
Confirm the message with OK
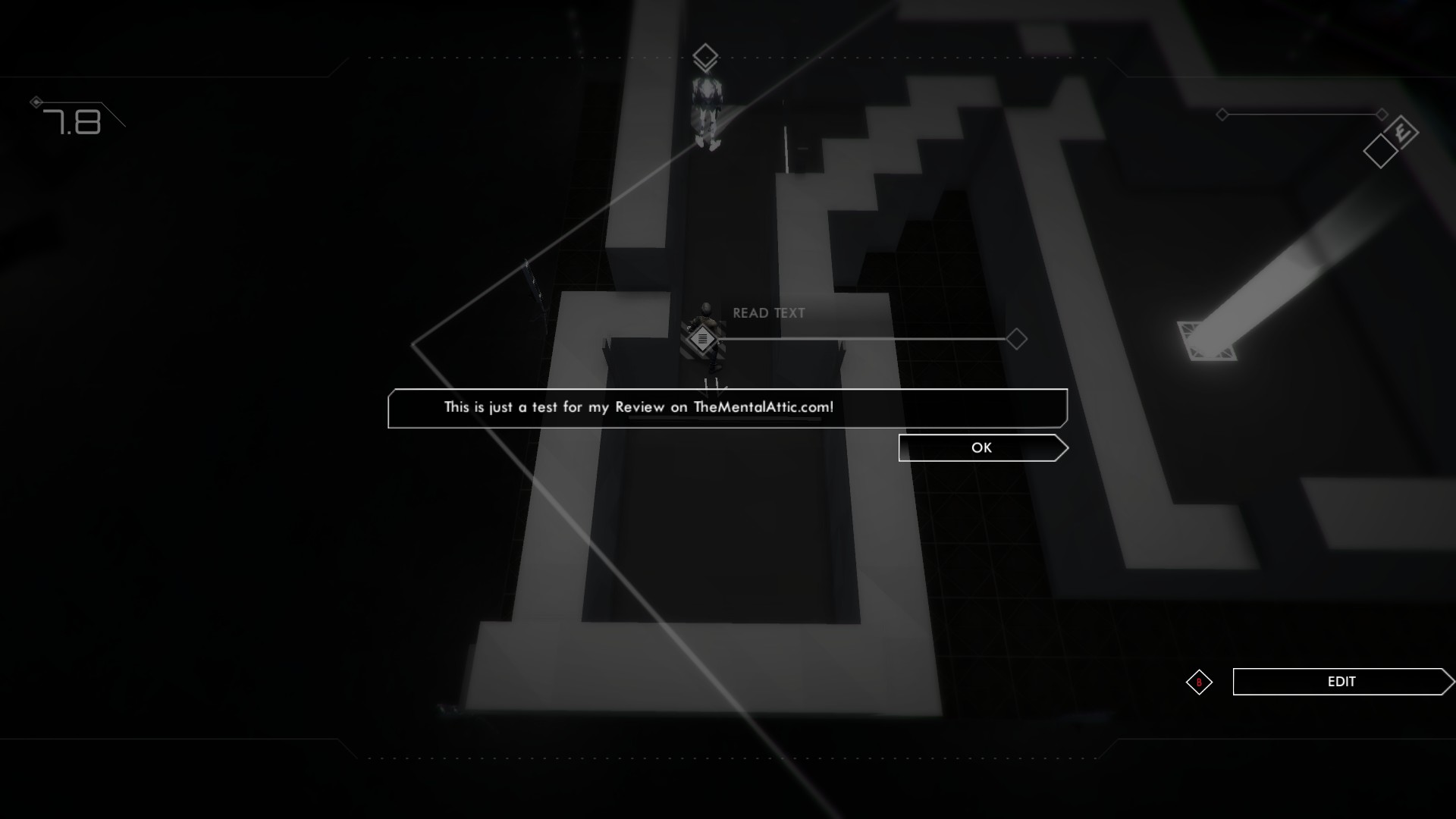coord(981,448)
